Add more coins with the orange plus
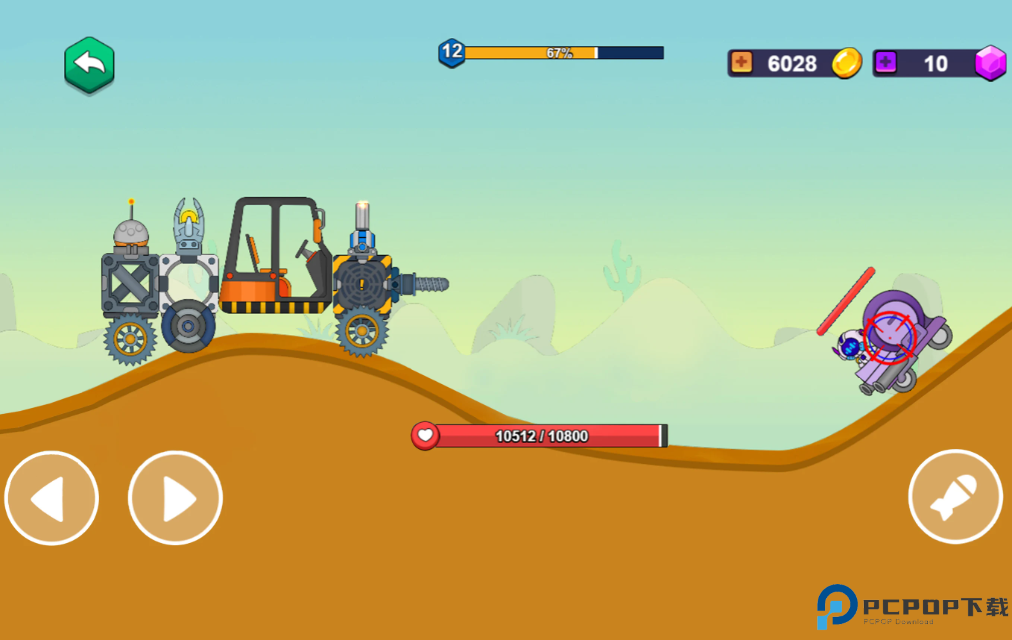 click(x=741, y=63)
